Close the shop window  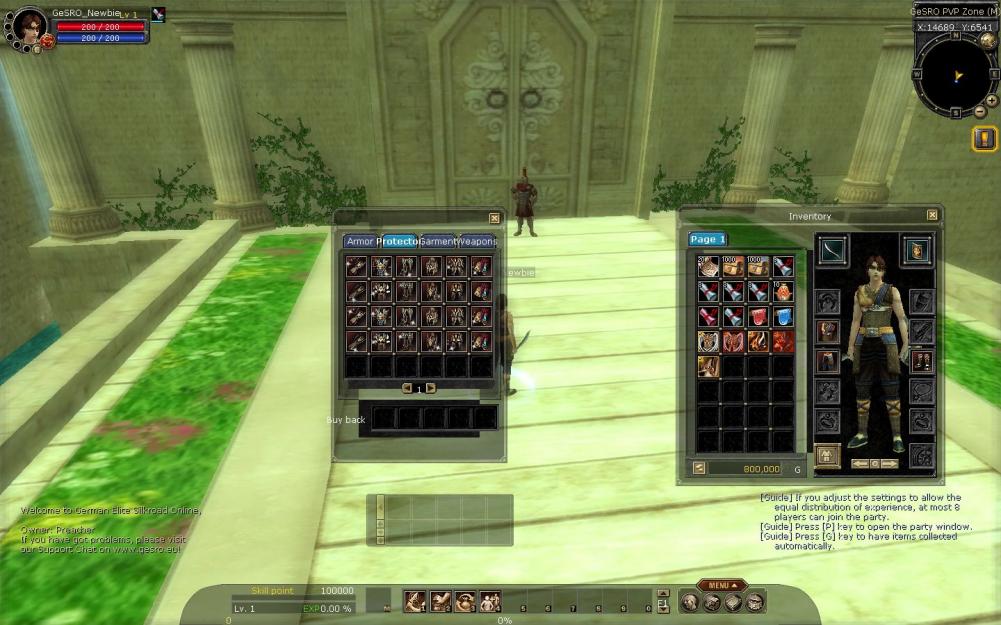pos(494,218)
